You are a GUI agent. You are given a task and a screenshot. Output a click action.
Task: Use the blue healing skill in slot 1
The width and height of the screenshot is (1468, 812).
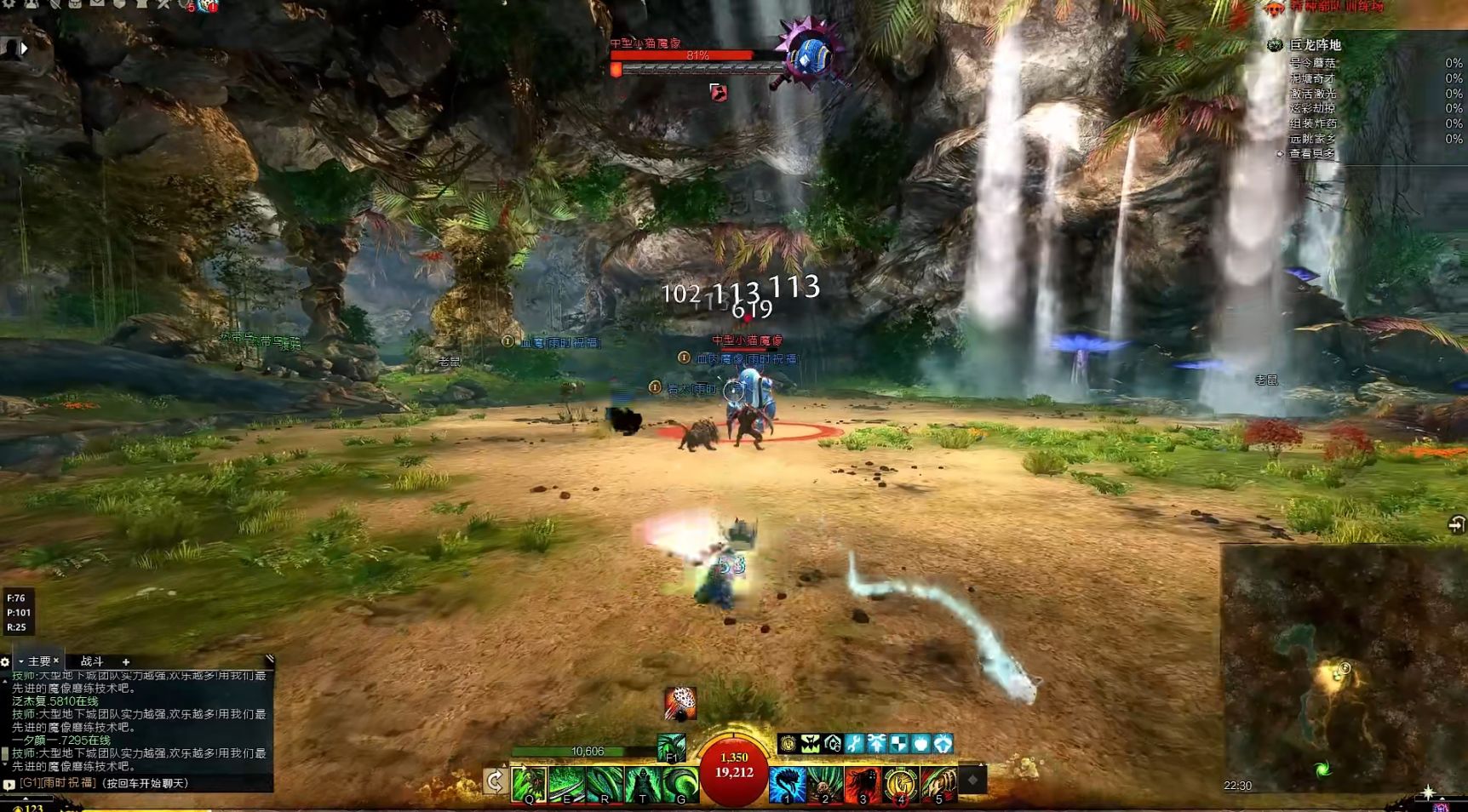[787, 784]
